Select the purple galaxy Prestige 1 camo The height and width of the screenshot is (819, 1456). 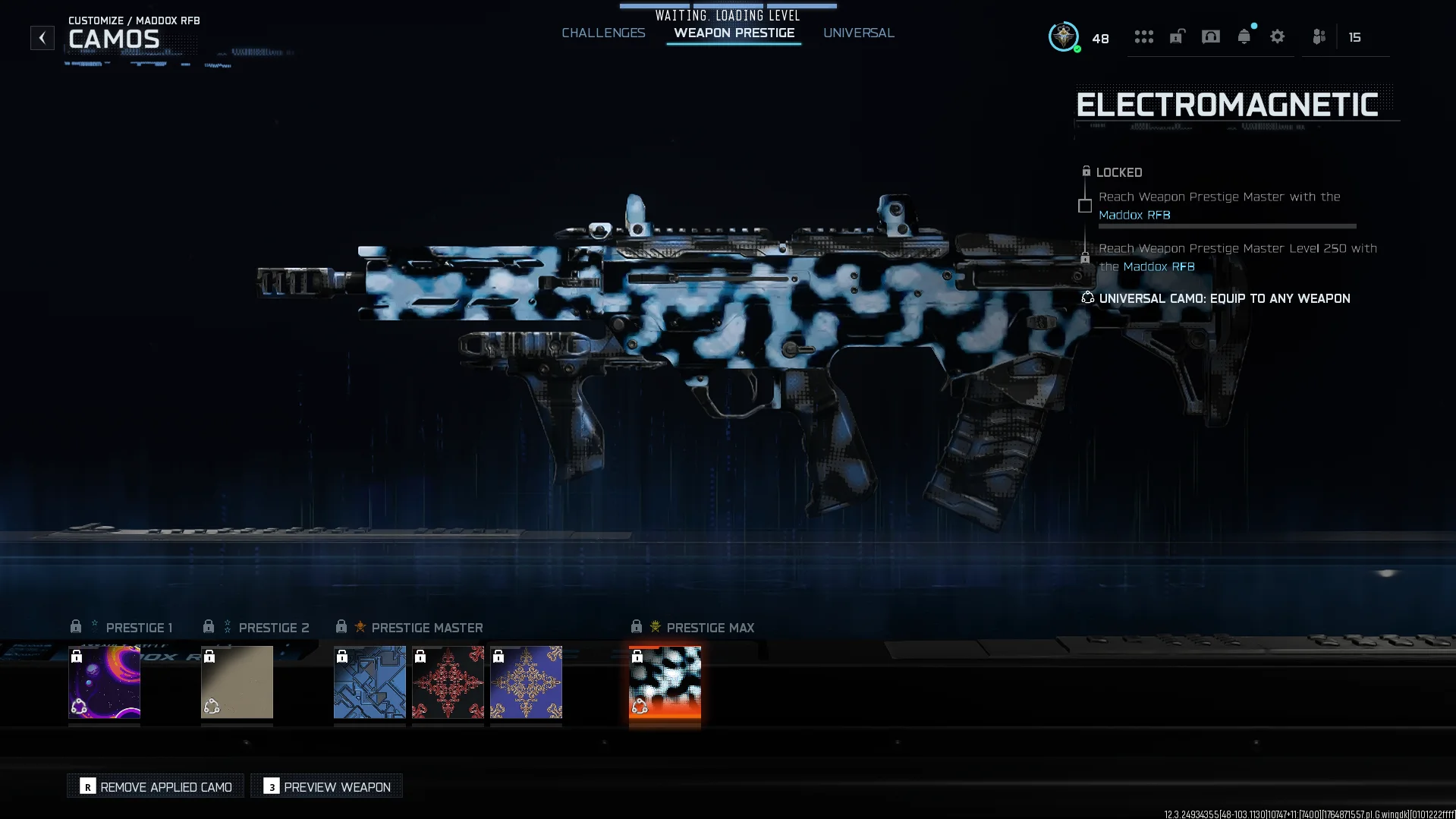(x=104, y=682)
